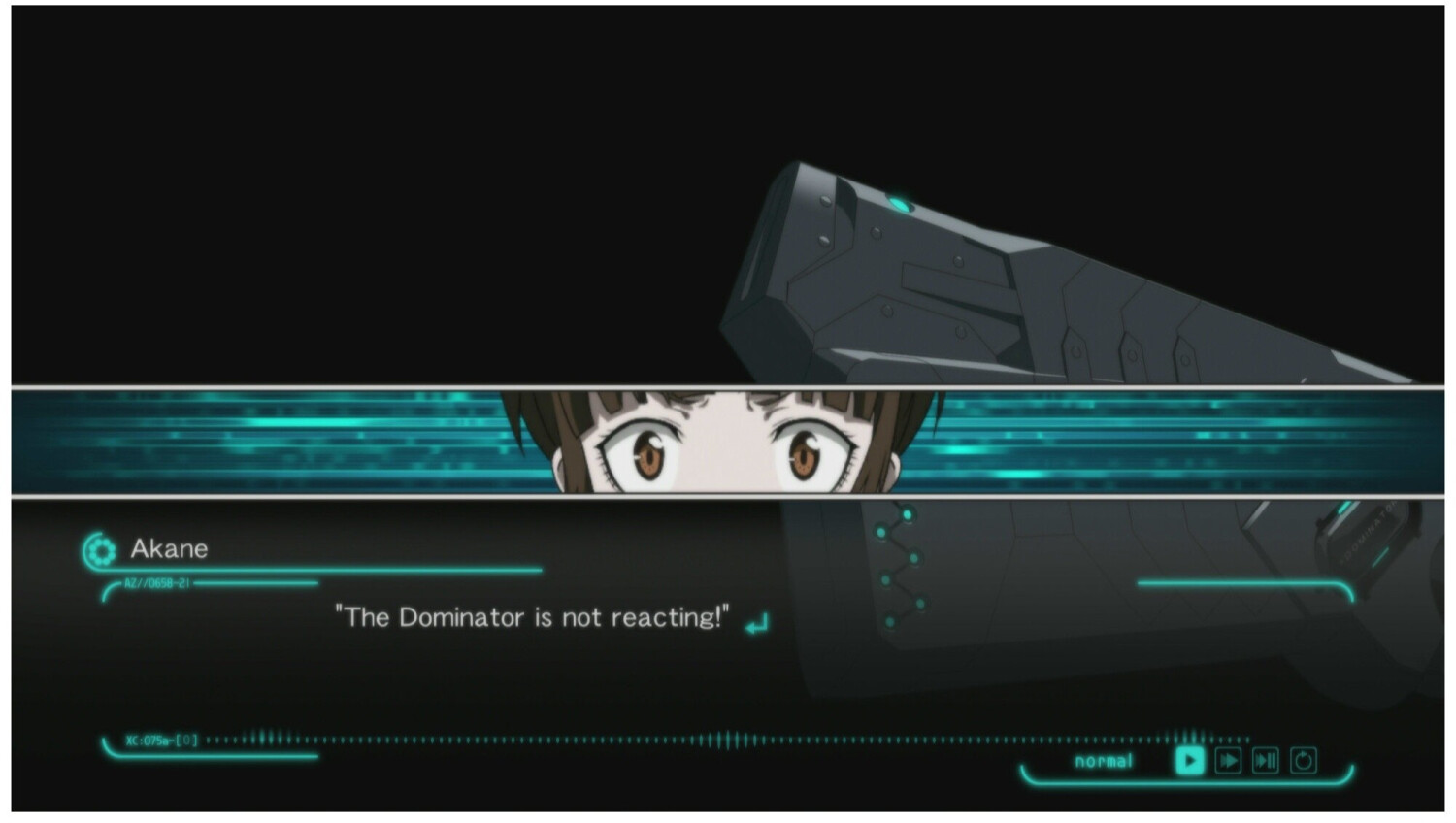Toggle the circular arrow auto-replay button
This screenshot has height=823, width=1456.
pyautogui.click(x=1304, y=761)
